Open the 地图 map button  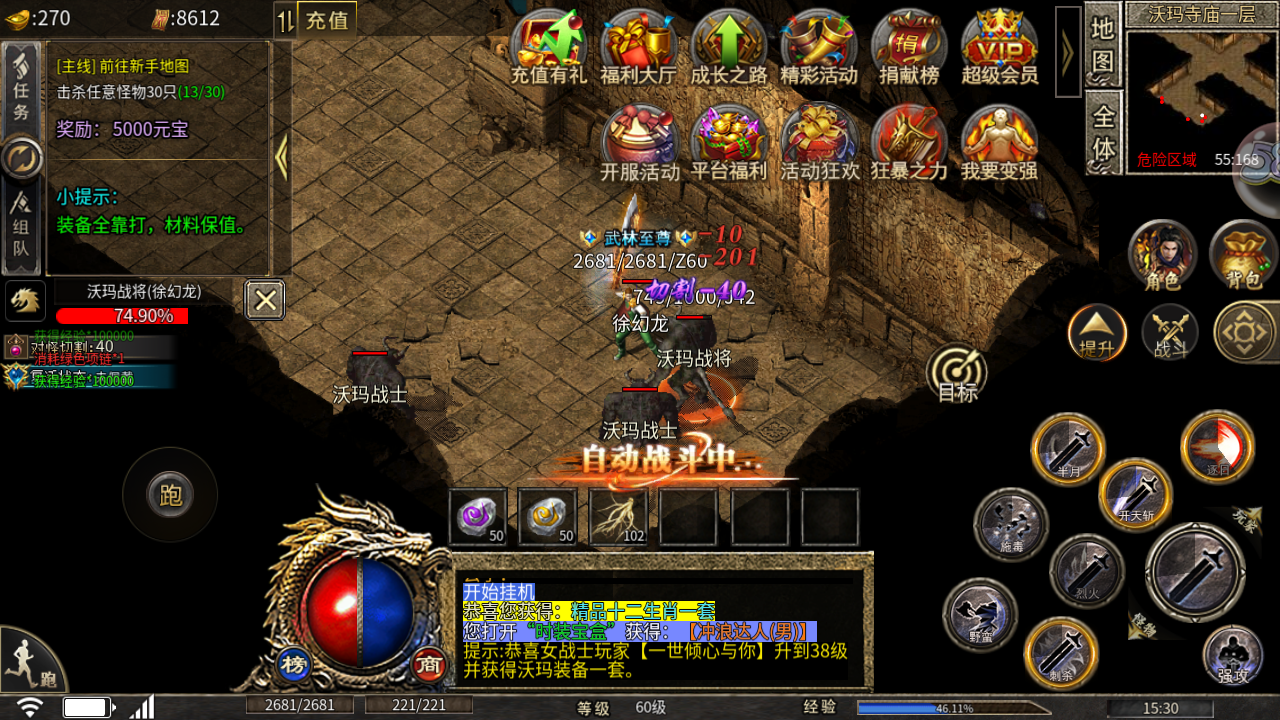(x=1102, y=44)
